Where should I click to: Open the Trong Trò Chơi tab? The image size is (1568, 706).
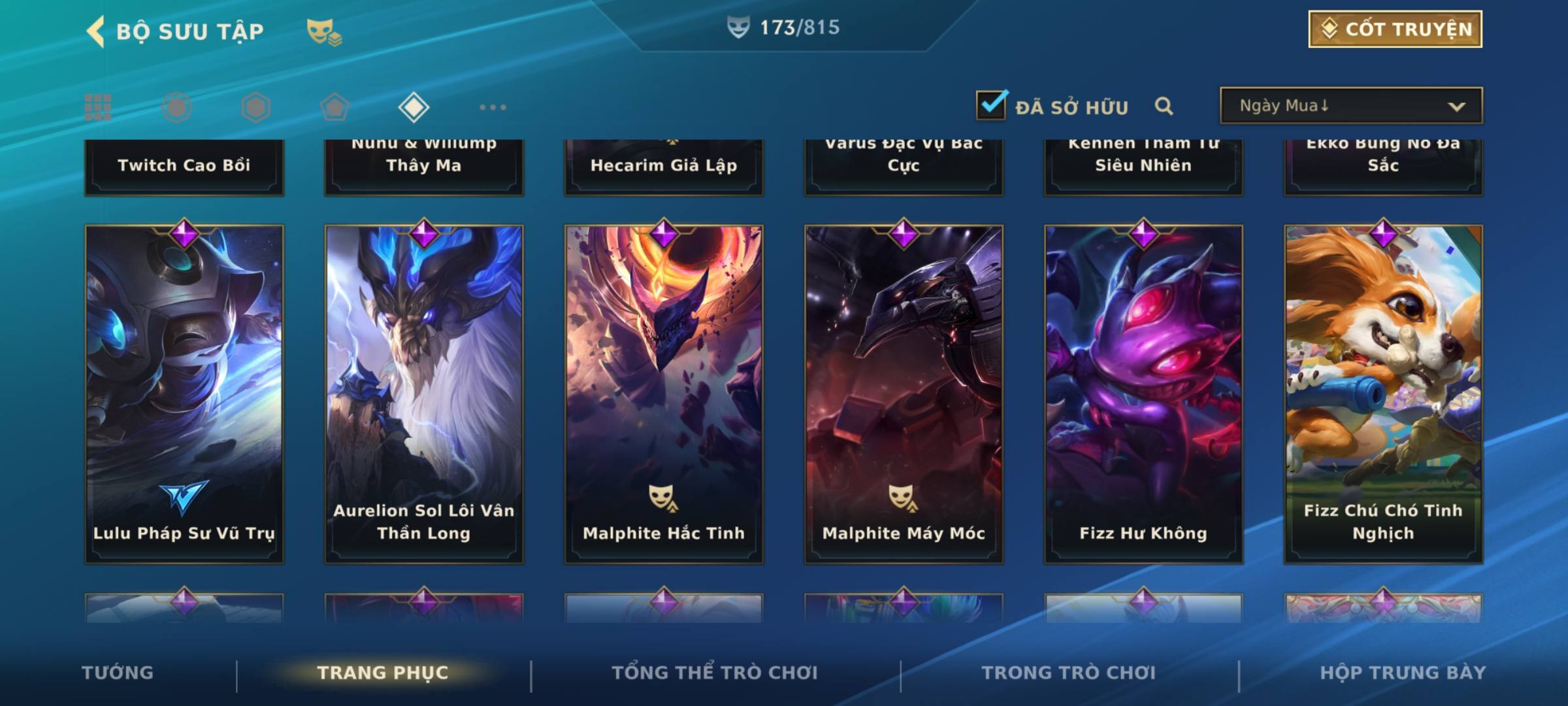click(1069, 673)
